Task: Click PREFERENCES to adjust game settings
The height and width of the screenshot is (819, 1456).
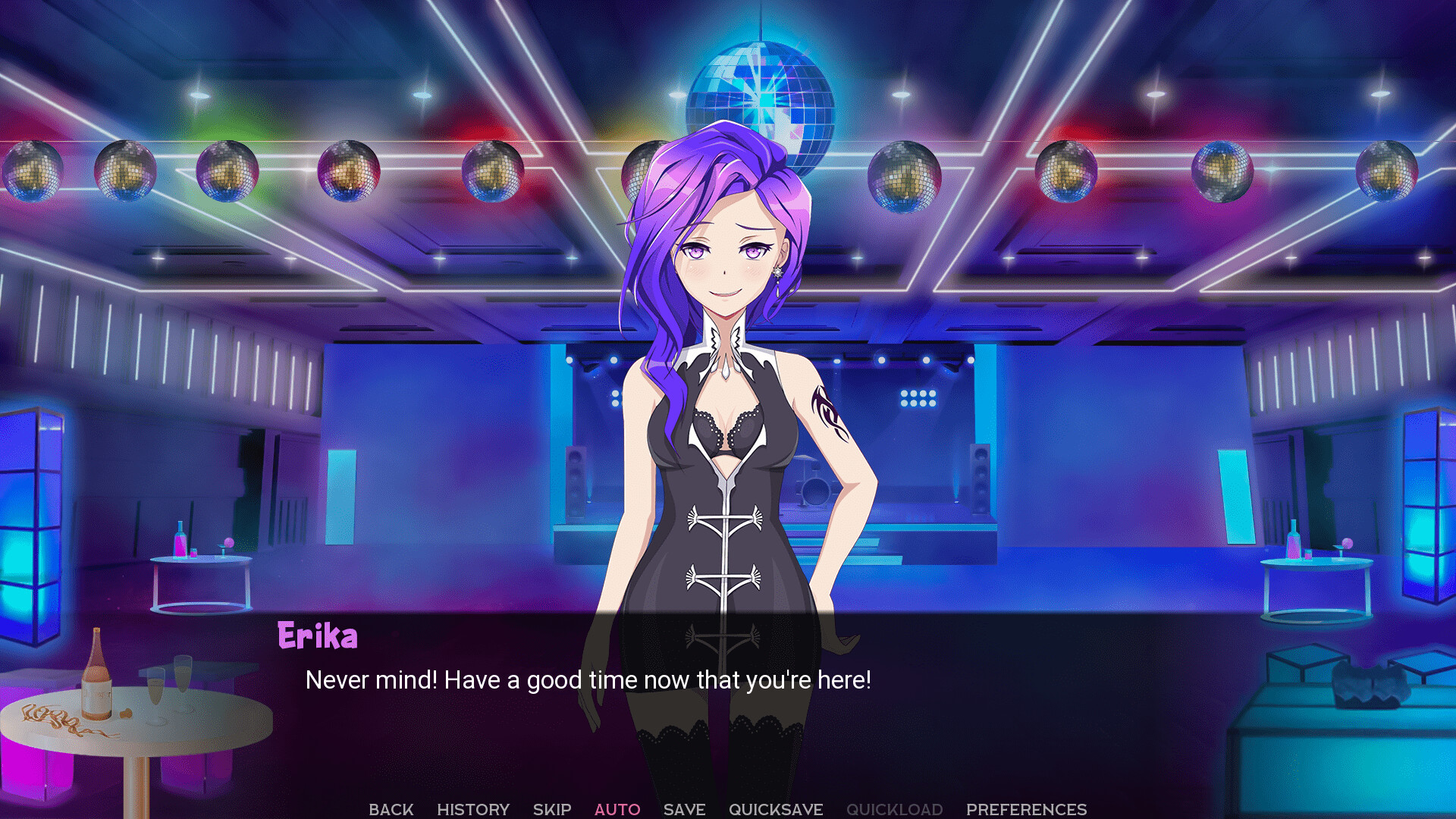Action: 1027,809
